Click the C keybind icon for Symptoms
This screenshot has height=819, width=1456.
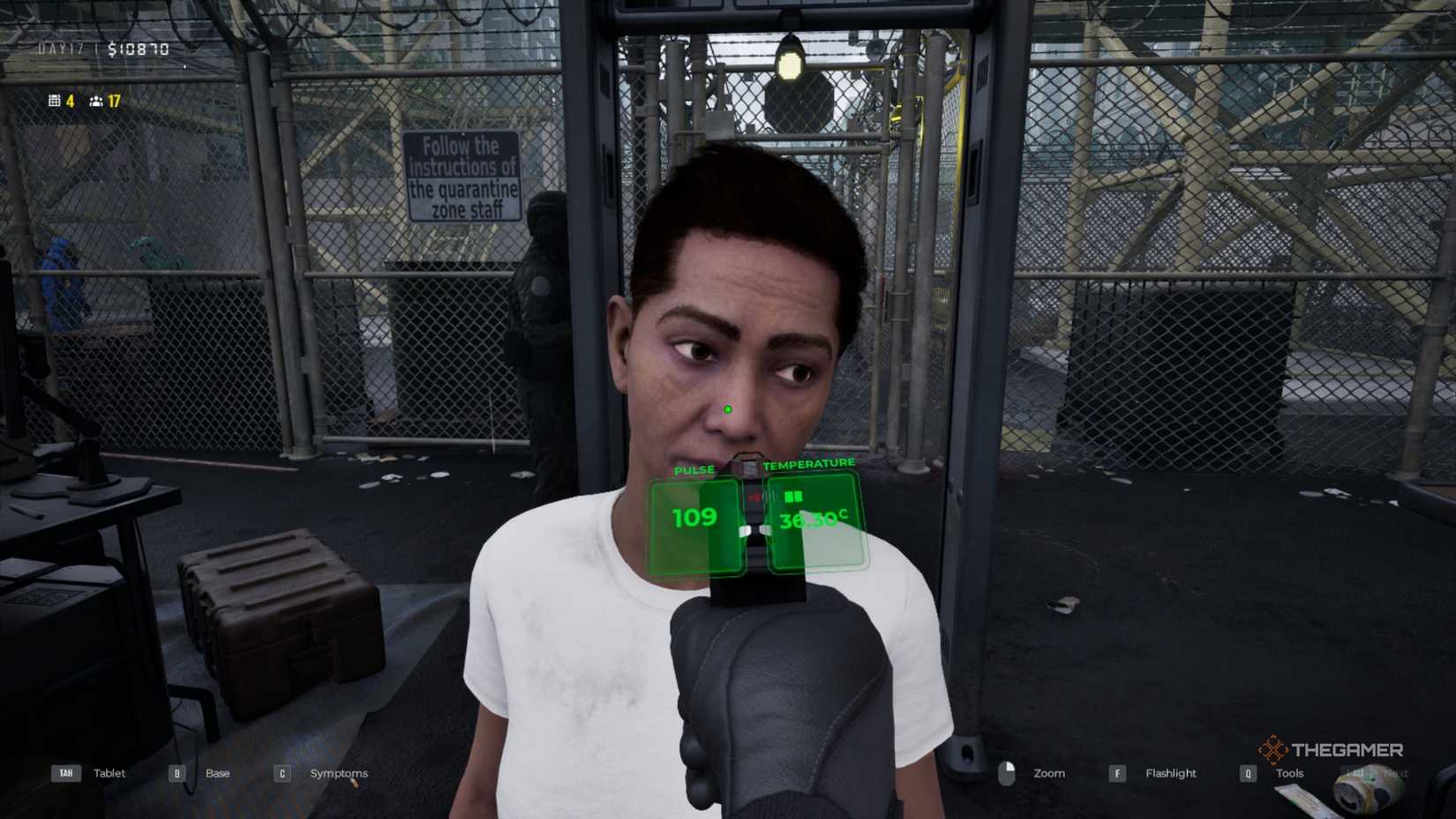point(281,773)
